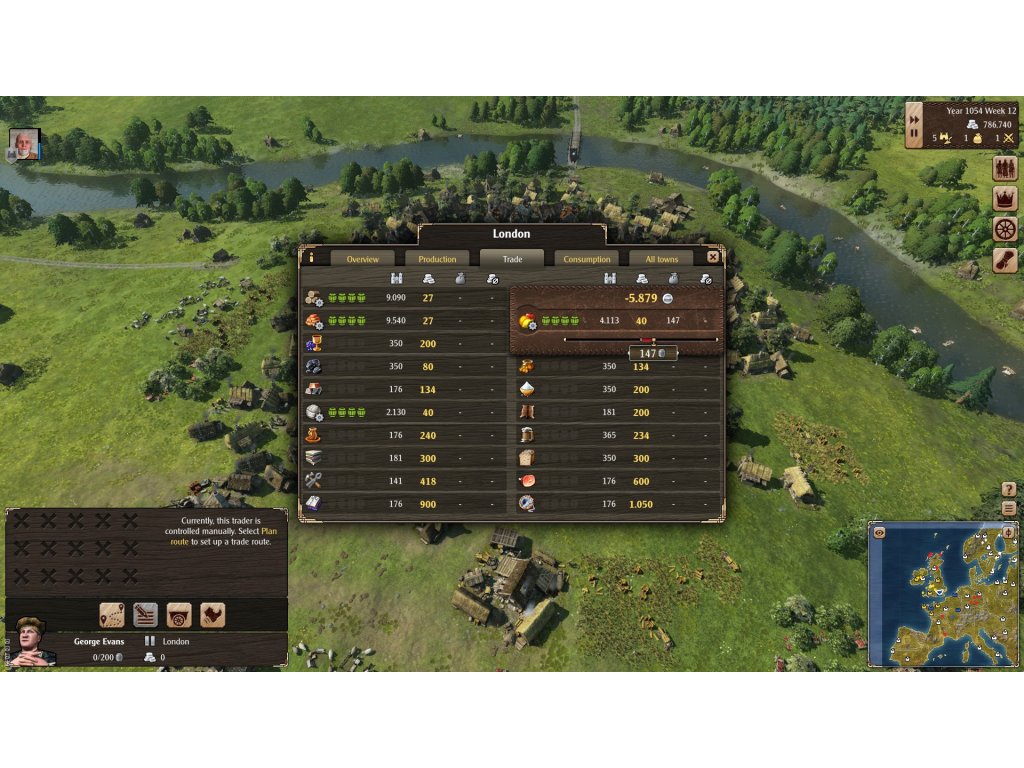The height and width of the screenshot is (768, 1024).
Task: Switch to the Overview tab
Action: (x=362, y=259)
